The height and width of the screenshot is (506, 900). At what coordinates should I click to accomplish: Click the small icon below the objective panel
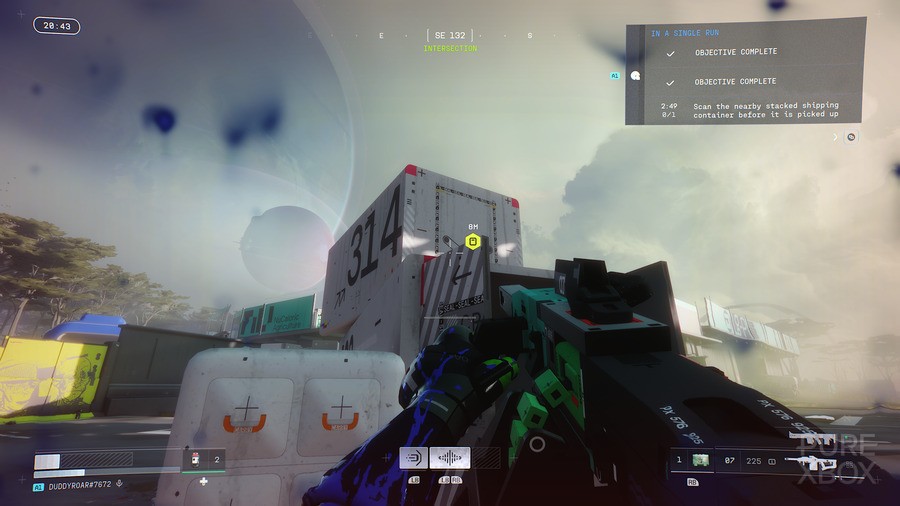tap(851, 136)
